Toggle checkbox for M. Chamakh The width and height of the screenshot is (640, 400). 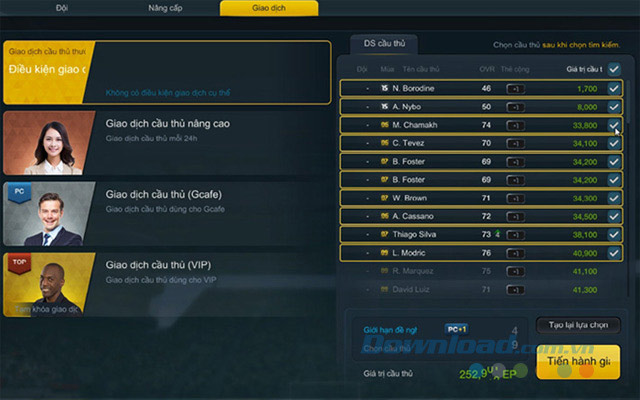614,125
